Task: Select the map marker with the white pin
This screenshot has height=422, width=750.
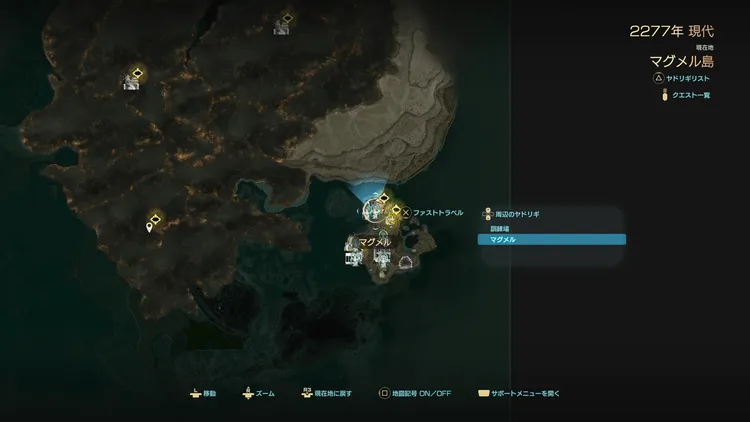Action: coord(150,228)
